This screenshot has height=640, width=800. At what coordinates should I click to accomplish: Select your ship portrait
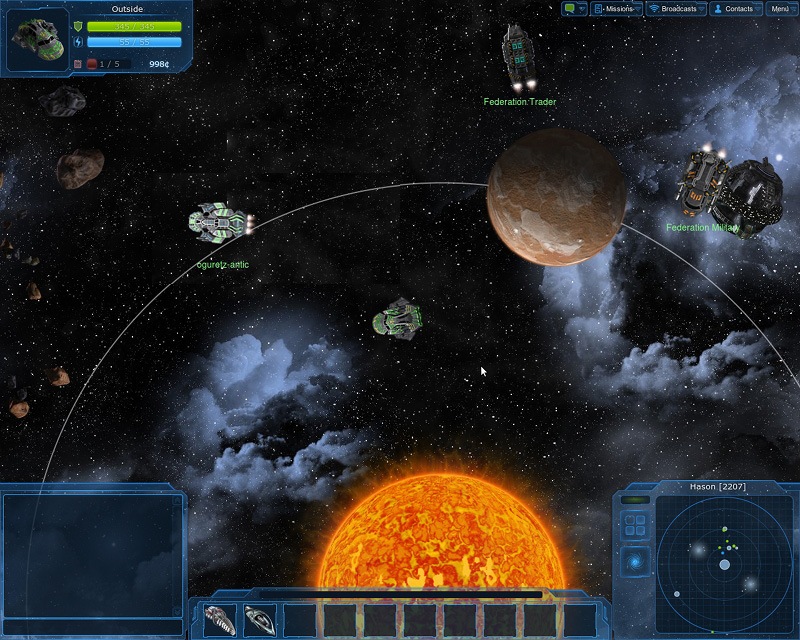38,40
